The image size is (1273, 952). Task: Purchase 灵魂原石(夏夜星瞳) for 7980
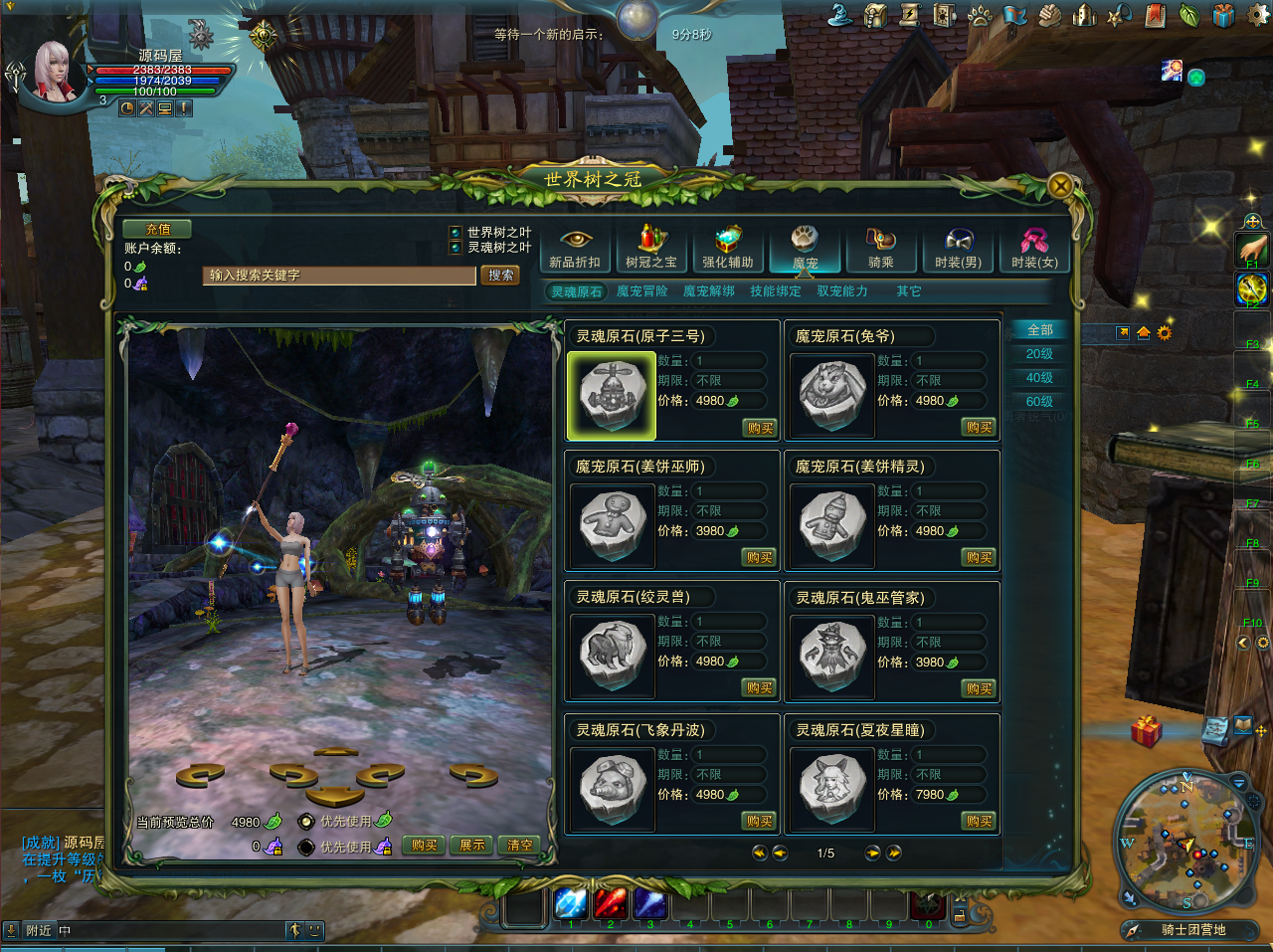(979, 821)
